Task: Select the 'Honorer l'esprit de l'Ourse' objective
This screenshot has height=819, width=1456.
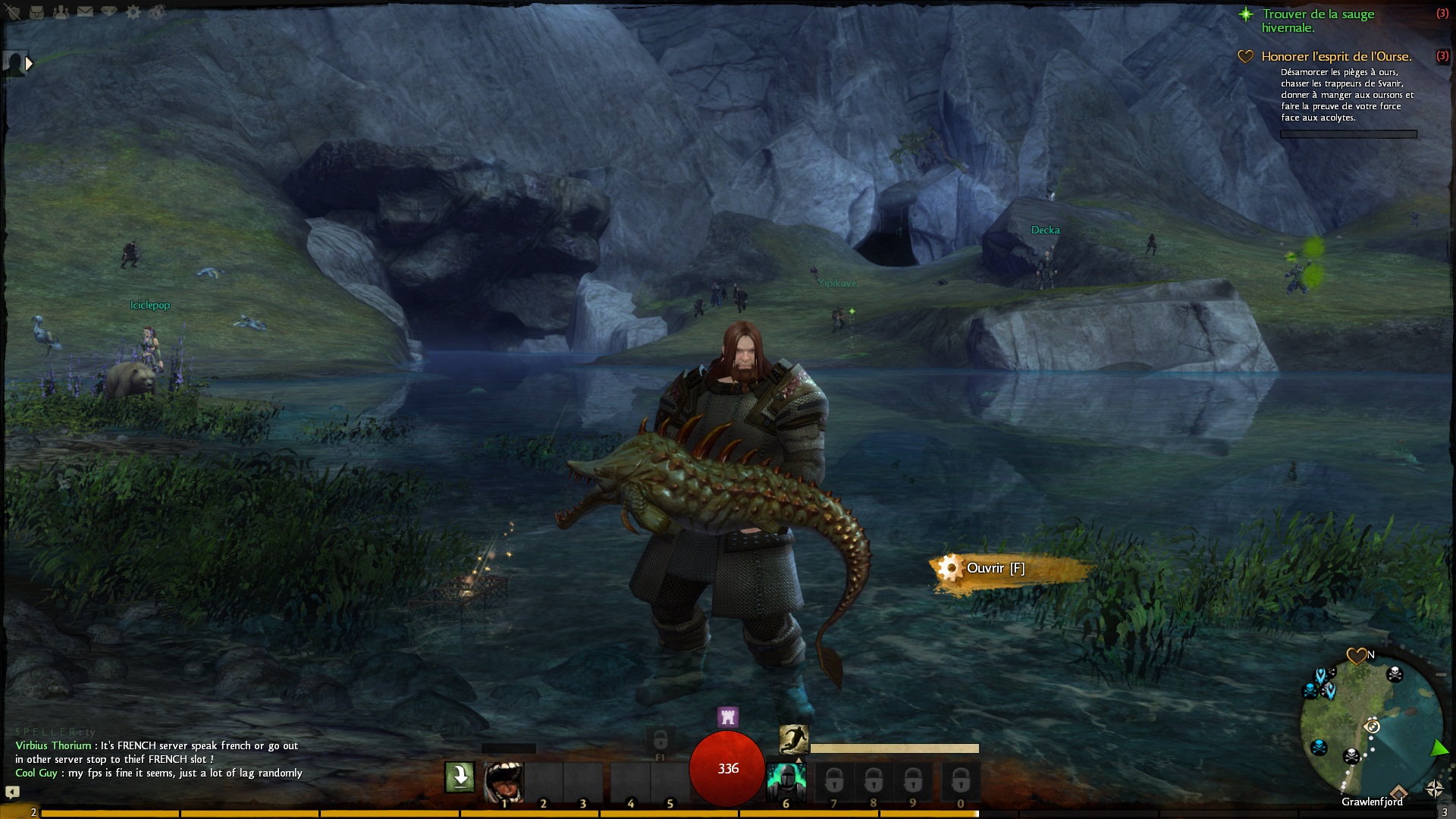Action: coord(1336,56)
